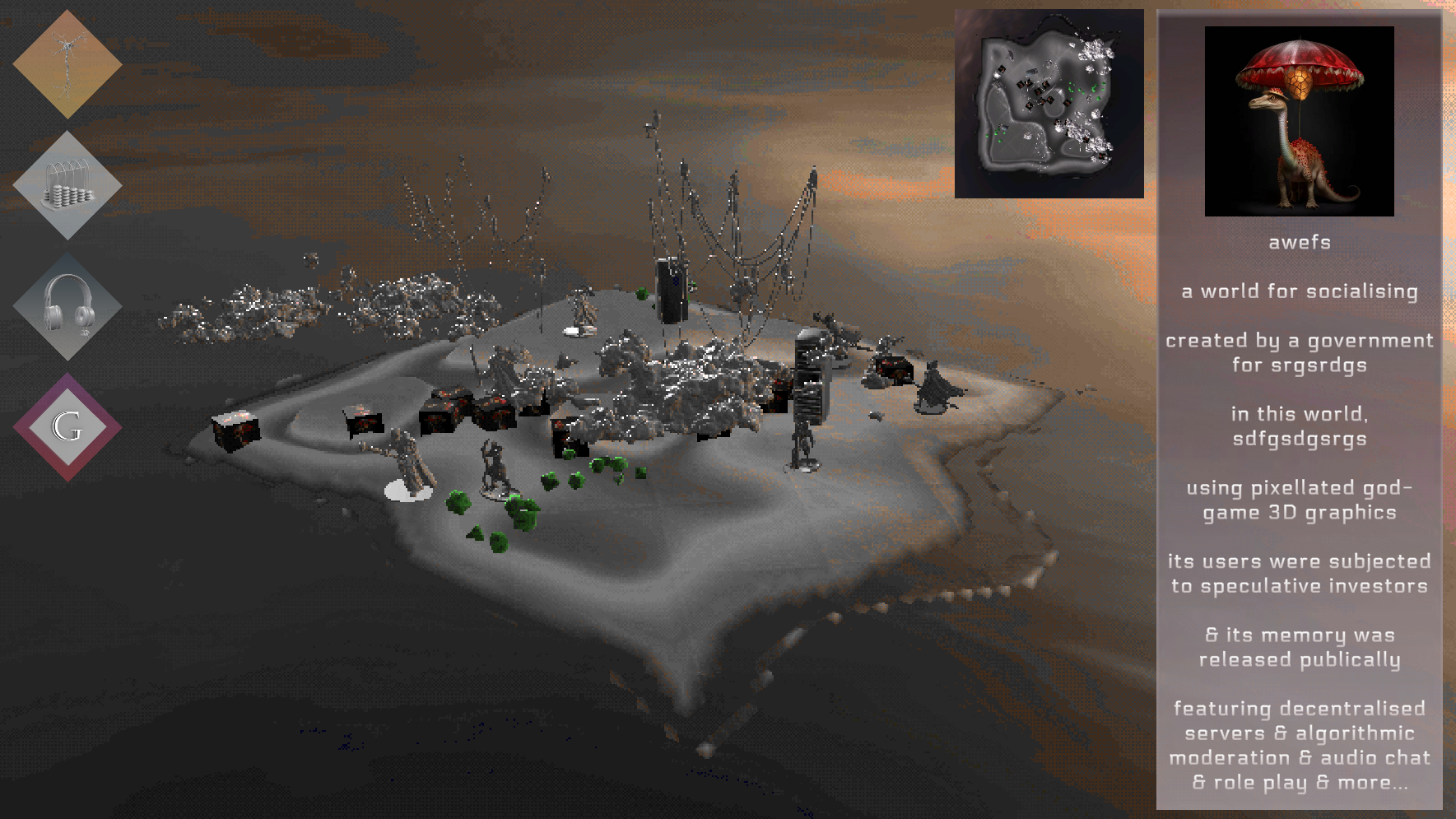Open the island minimap
This screenshot has width=1456, height=819.
[1049, 104]
